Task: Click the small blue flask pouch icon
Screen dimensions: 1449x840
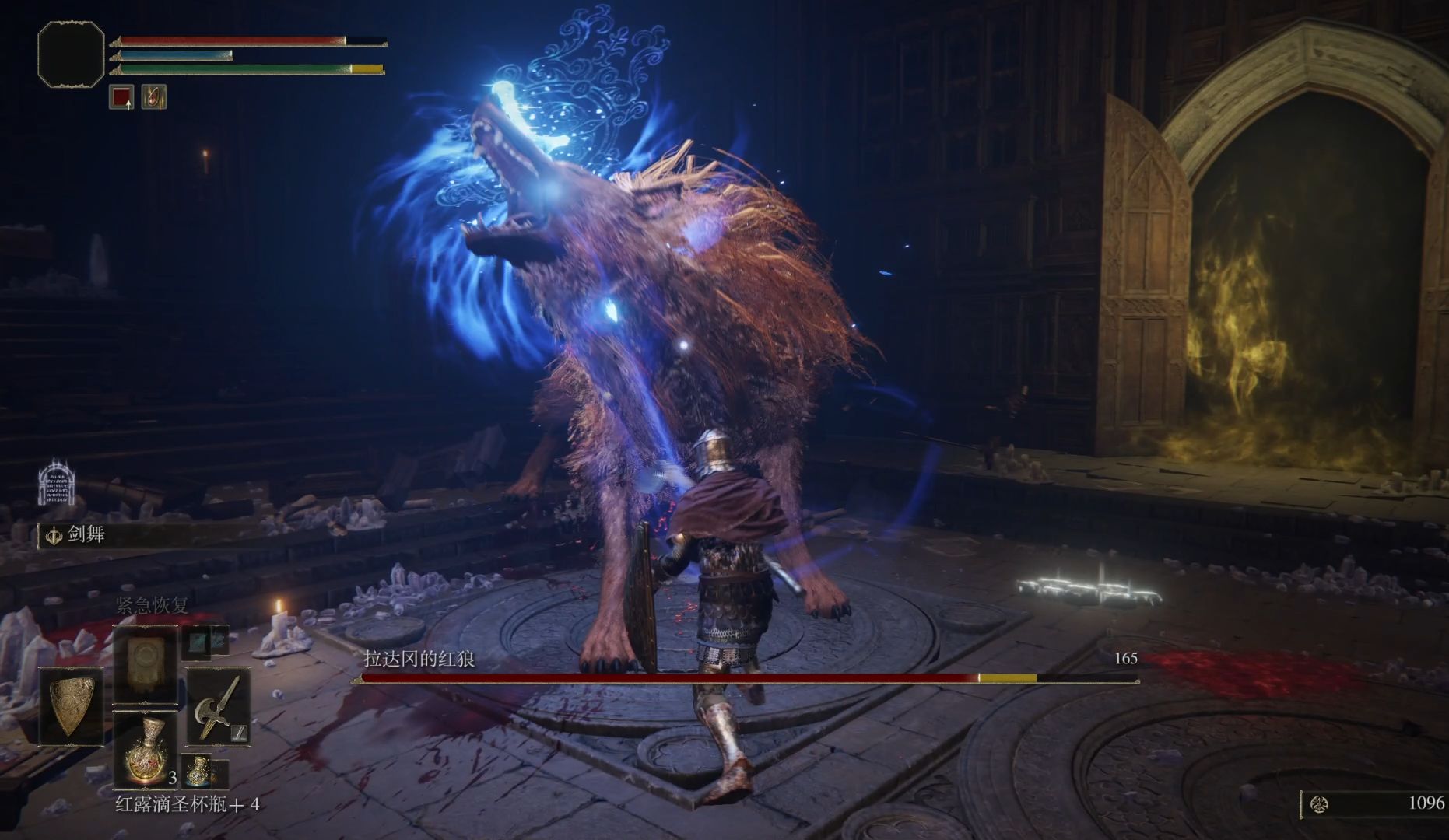Action: pos(198,770)
